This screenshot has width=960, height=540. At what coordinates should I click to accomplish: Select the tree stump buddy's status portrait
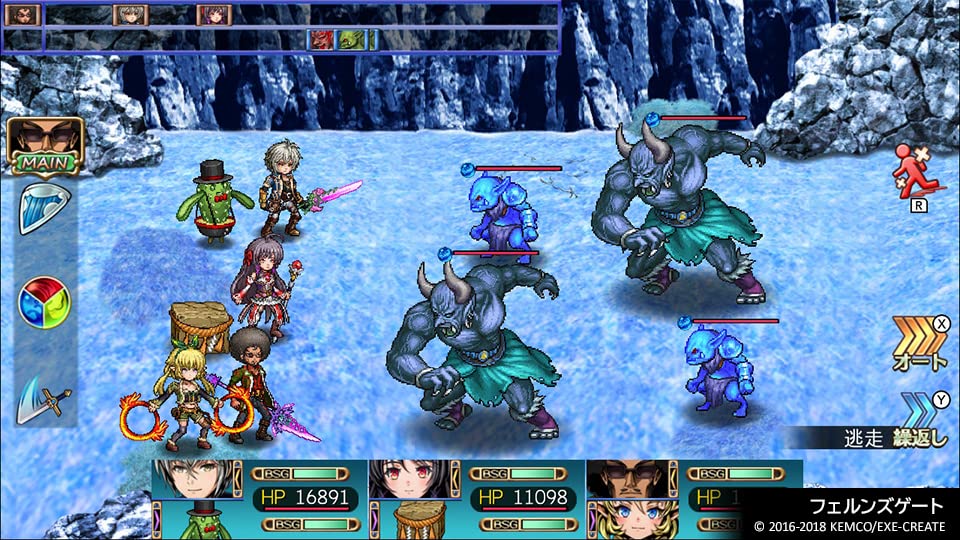(x=412, y=520)
